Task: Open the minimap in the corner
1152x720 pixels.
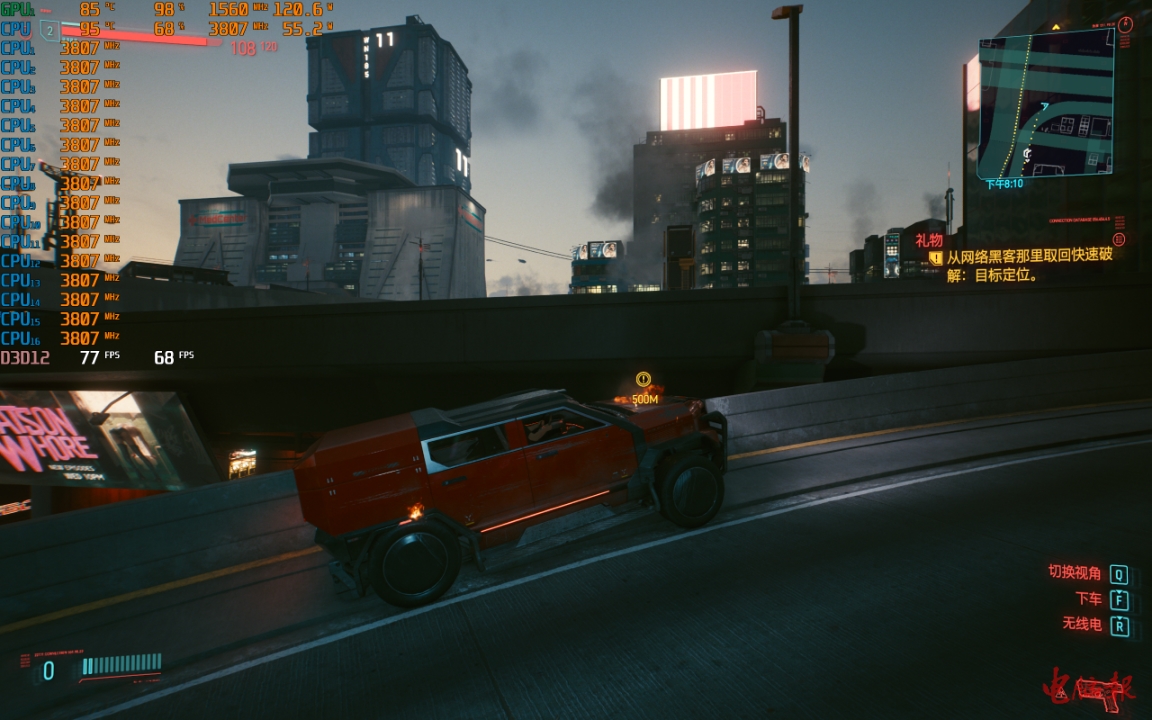Action: click(1045, 104)
